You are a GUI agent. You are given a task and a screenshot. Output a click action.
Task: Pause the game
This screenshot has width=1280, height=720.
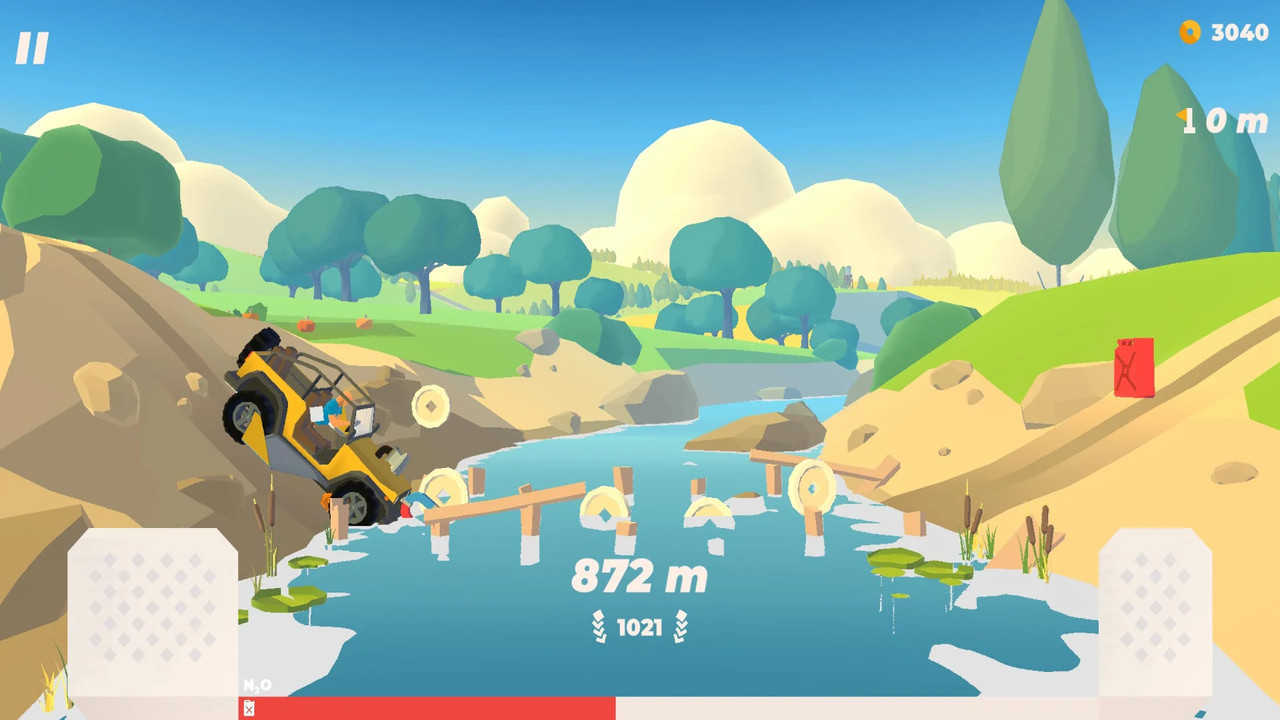point(32,48)
